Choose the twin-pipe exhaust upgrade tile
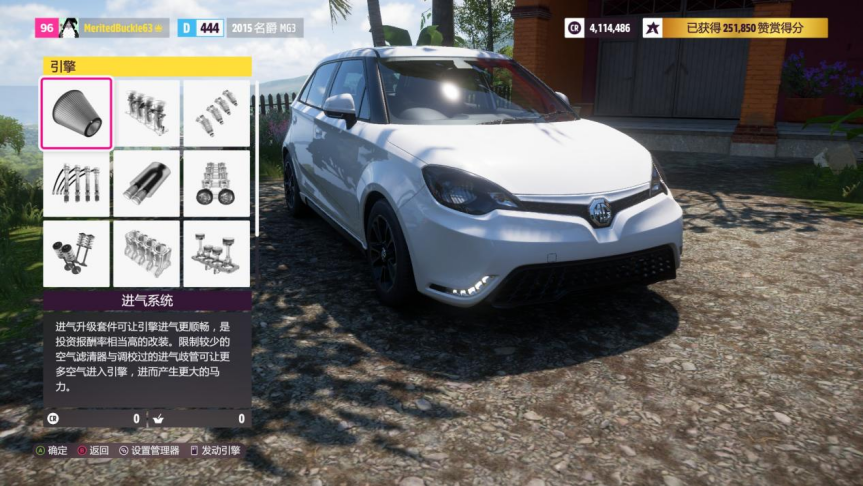The width and height of the screenshot is (863, 486). pyautogui.click(x=146, y=183)
